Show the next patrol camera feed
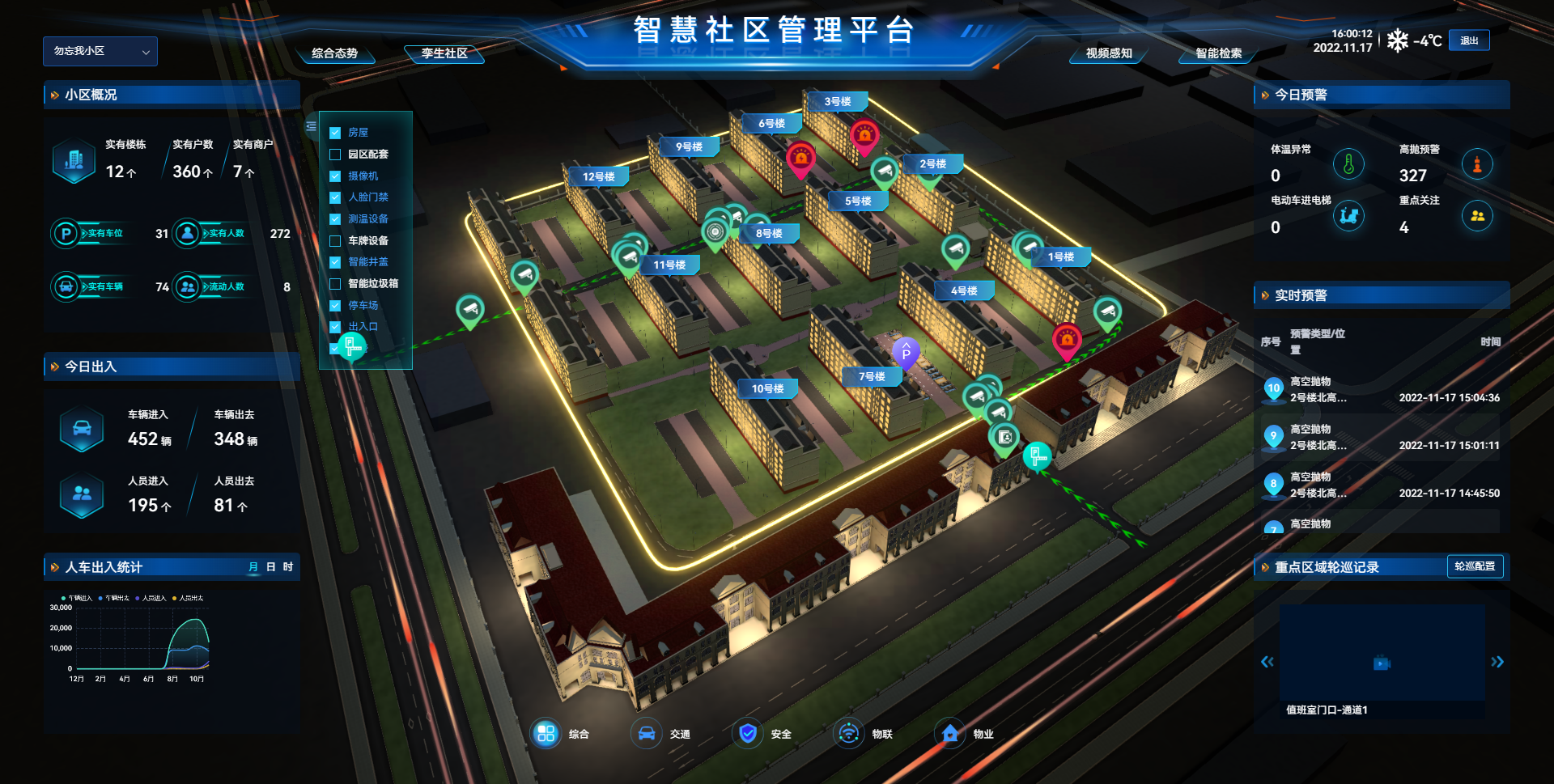 tap(1497, 662)
